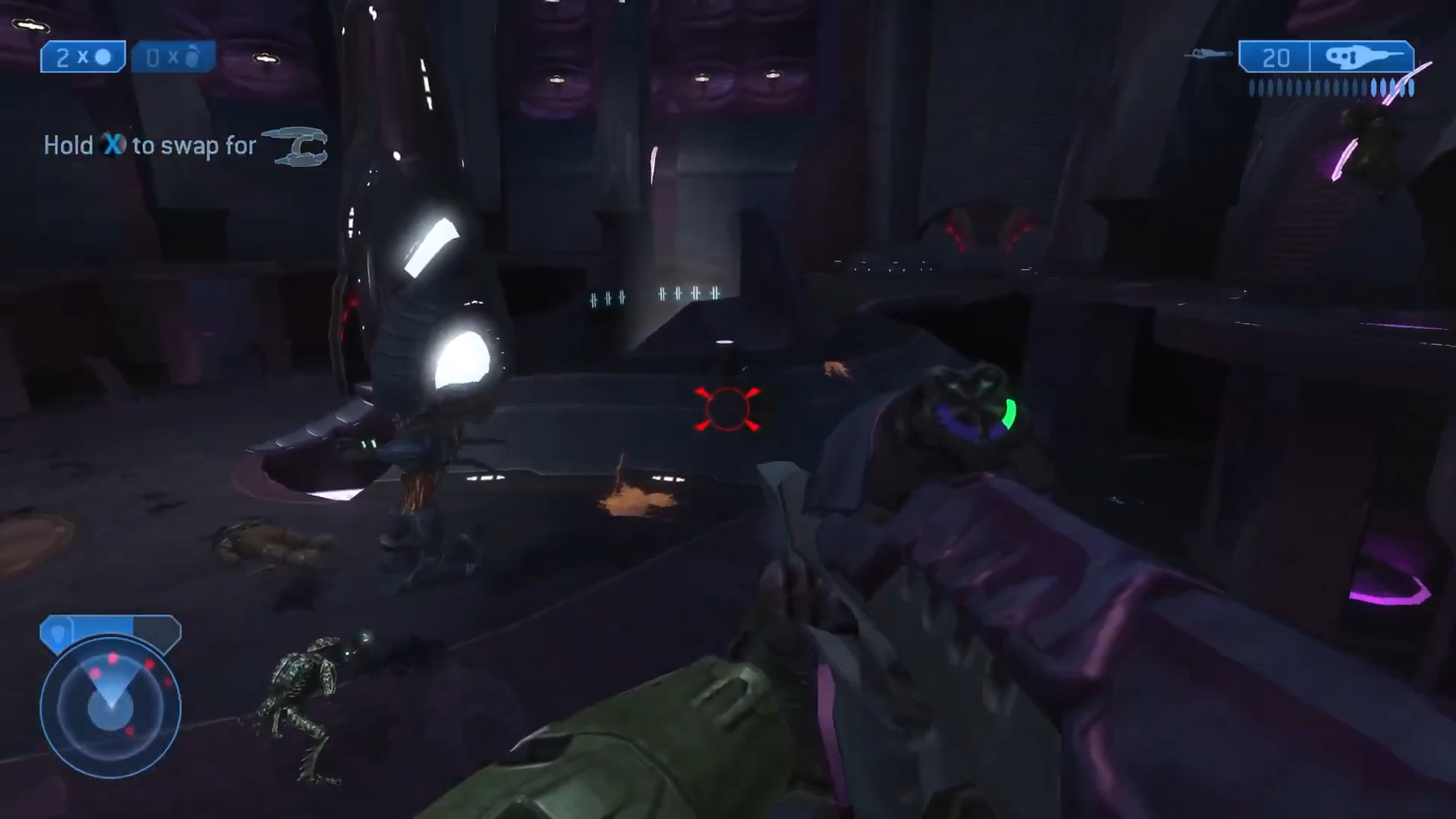The image size is (1456, 819).
Task: Select the plasma grenade tab showing 0x
Action: (173, 56)
